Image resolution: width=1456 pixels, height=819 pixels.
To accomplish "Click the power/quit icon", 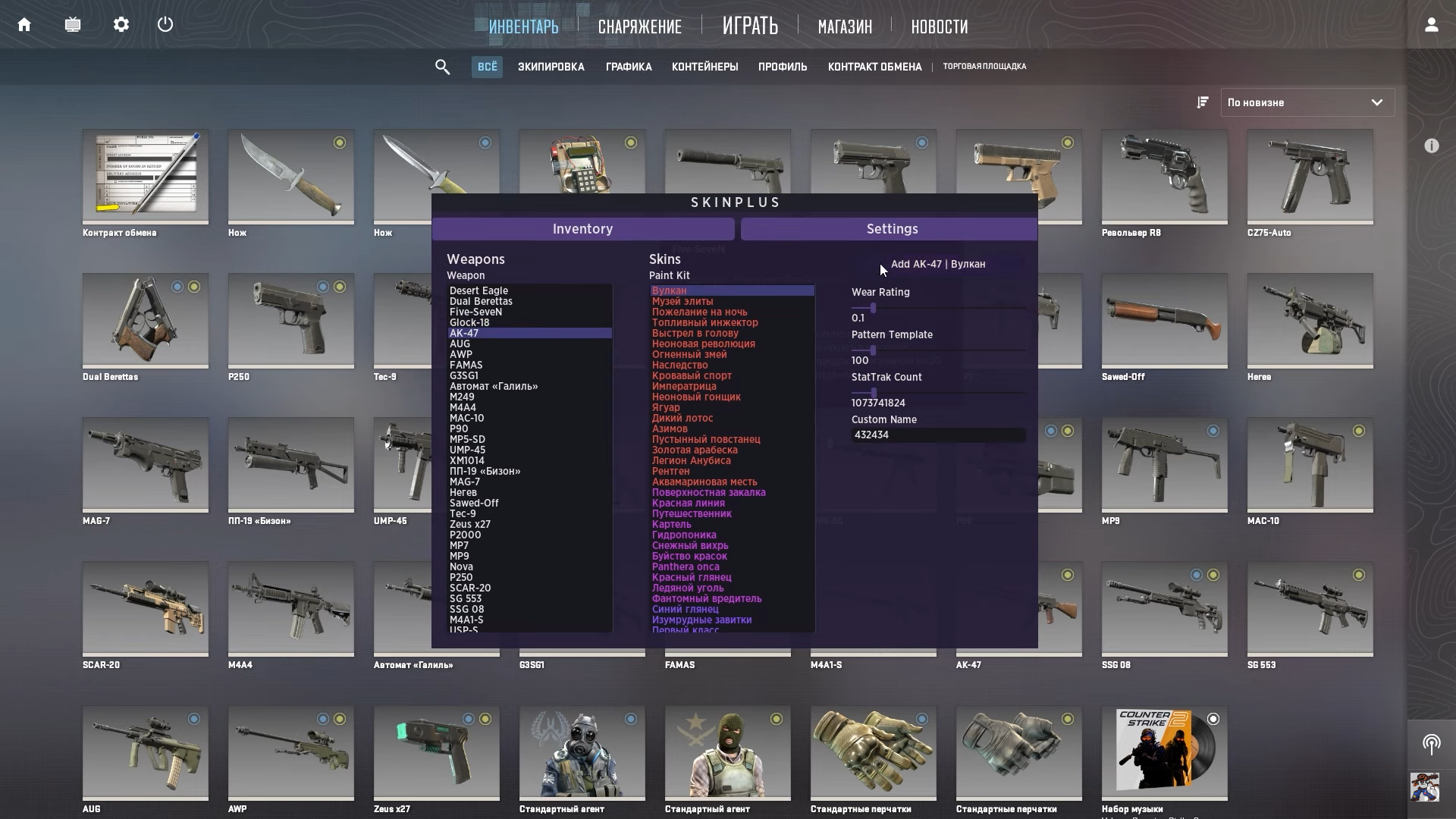I will pos(165,24).
